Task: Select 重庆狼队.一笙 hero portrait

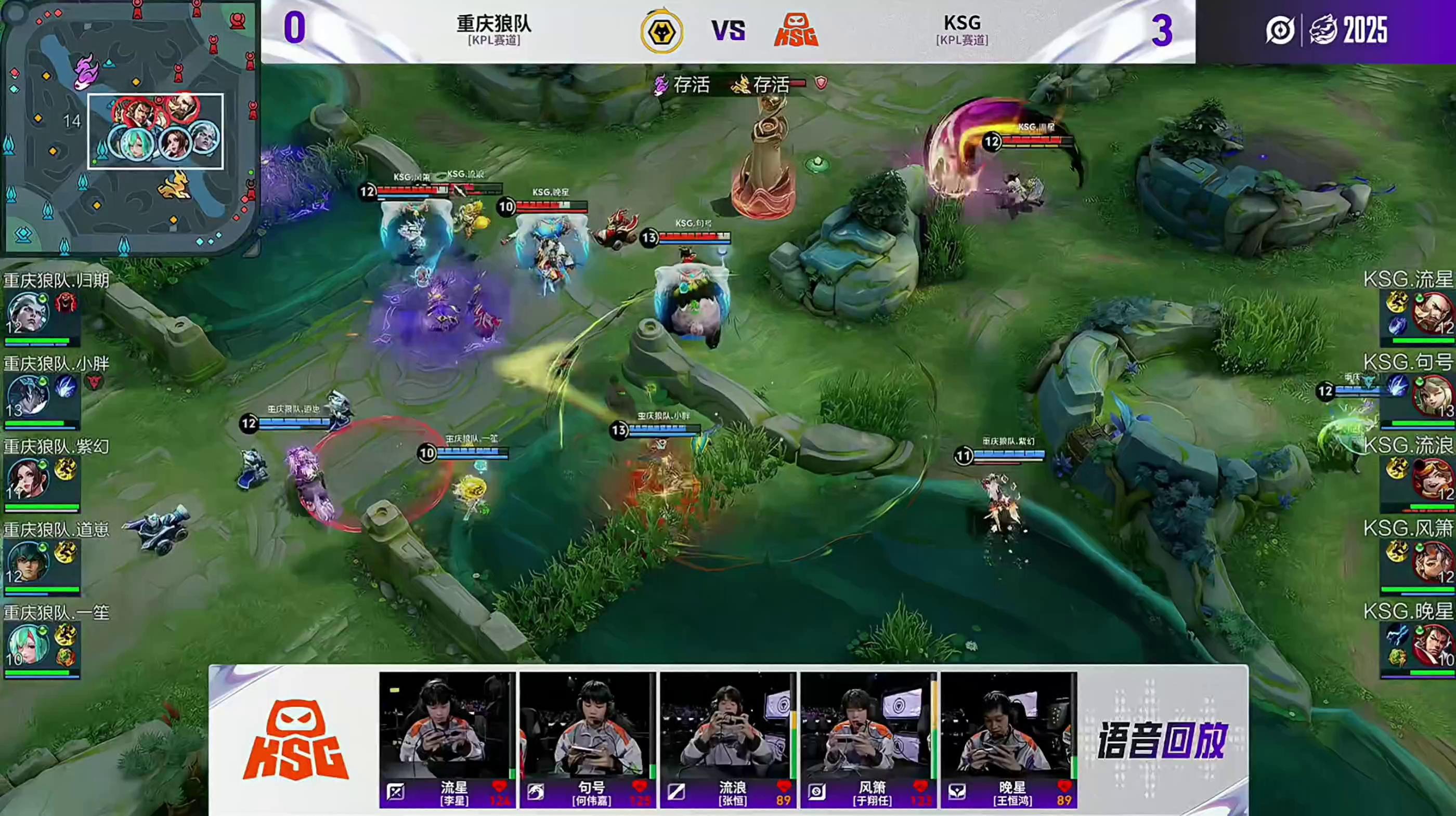Action: coord(27,645)
